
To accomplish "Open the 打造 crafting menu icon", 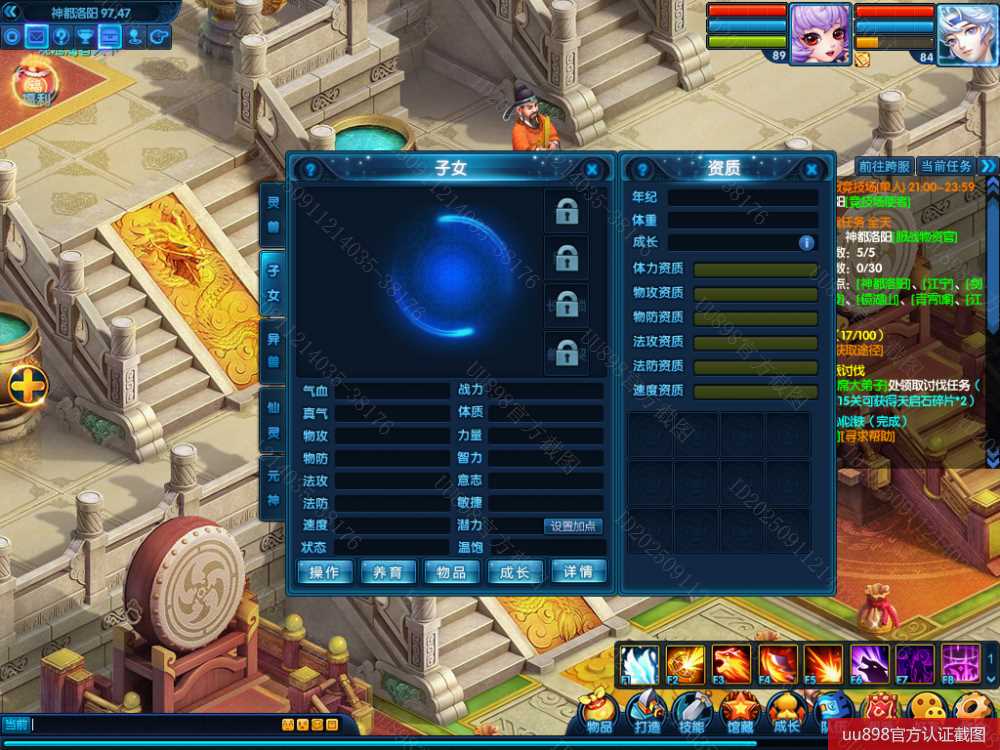I will [645, 712].
